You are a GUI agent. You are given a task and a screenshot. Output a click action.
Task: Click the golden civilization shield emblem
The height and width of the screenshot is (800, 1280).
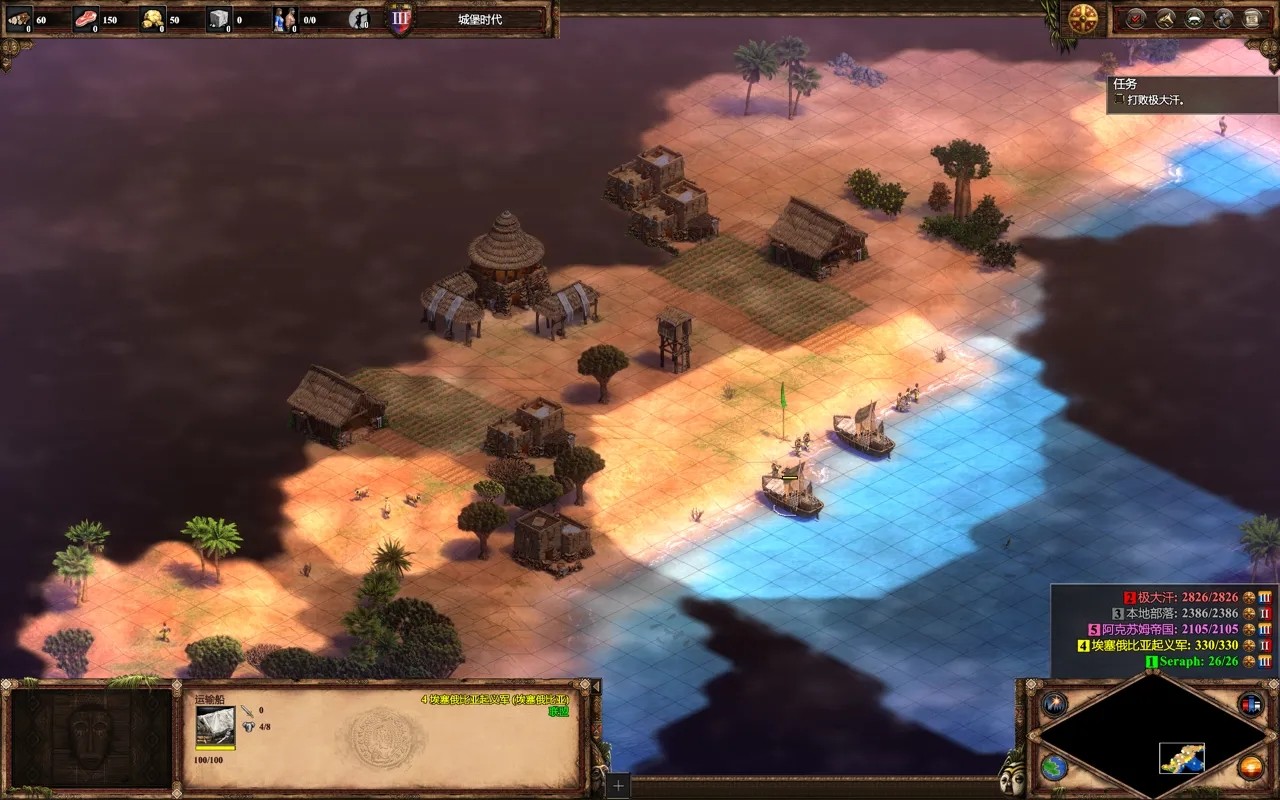(1083, 17)
